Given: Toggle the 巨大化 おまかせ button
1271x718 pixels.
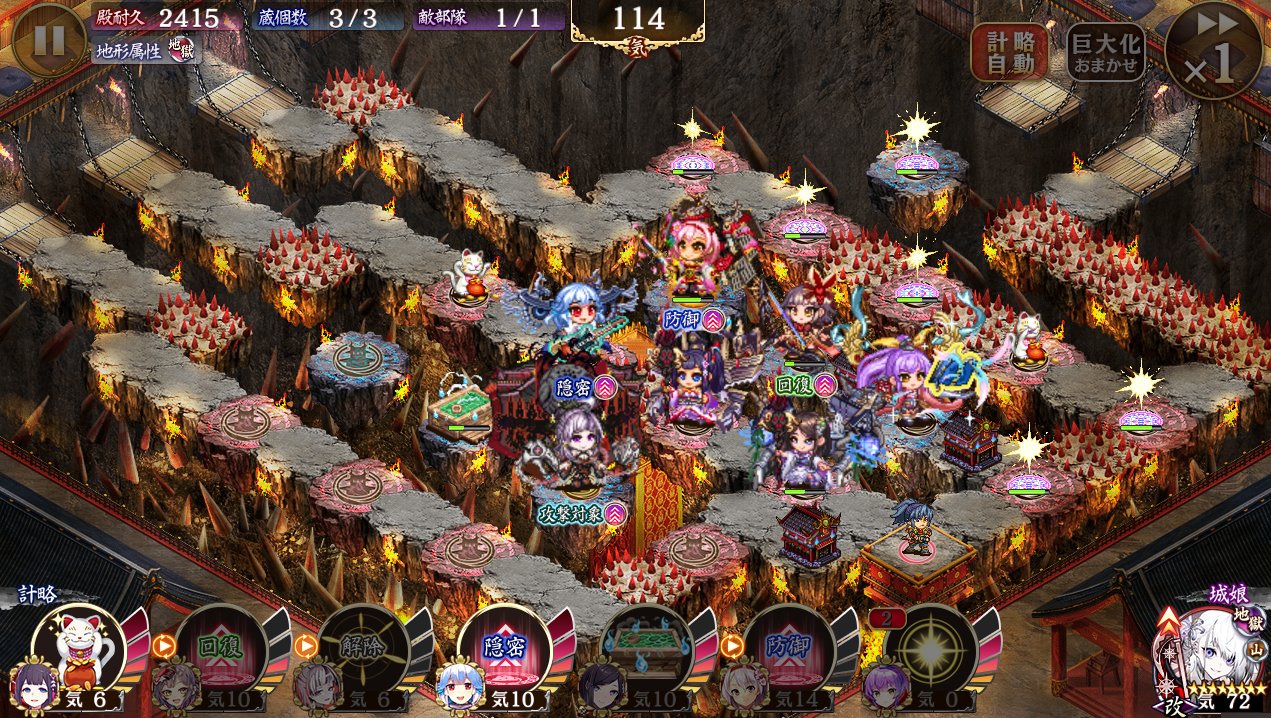Looking at the screenshot, I should click(x=1106, y=52).
